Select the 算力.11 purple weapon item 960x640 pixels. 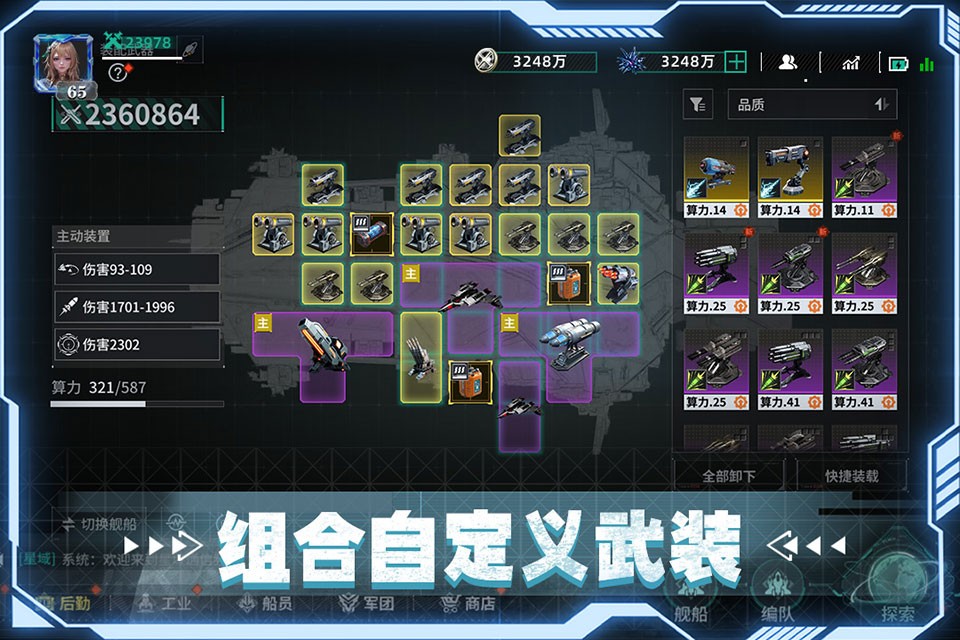[864, 178]
